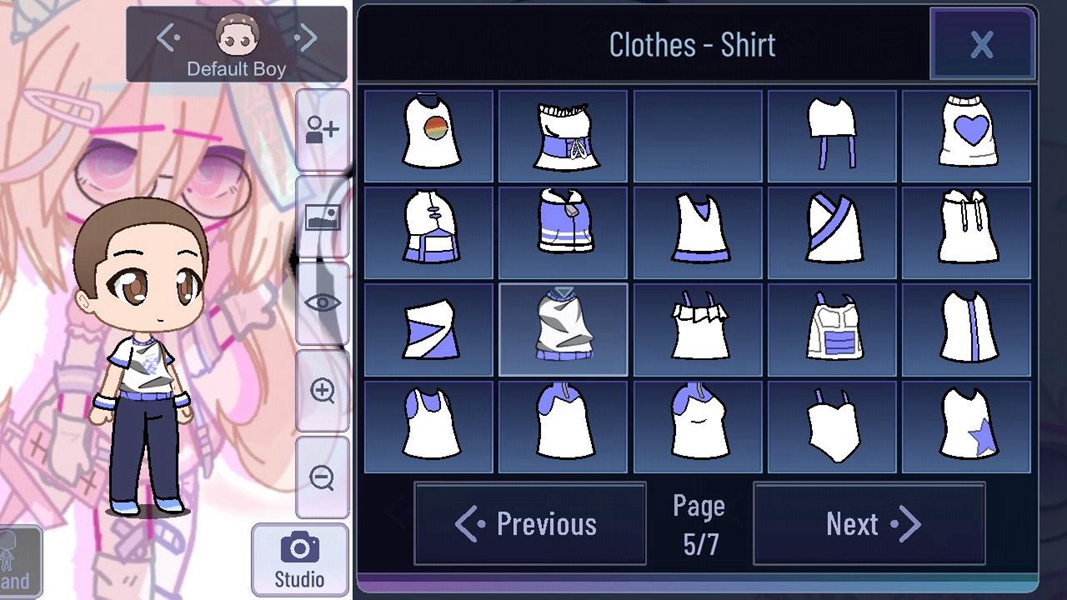Tap the add character button
Screen dimensions: 1067x600
pos(322,130)
